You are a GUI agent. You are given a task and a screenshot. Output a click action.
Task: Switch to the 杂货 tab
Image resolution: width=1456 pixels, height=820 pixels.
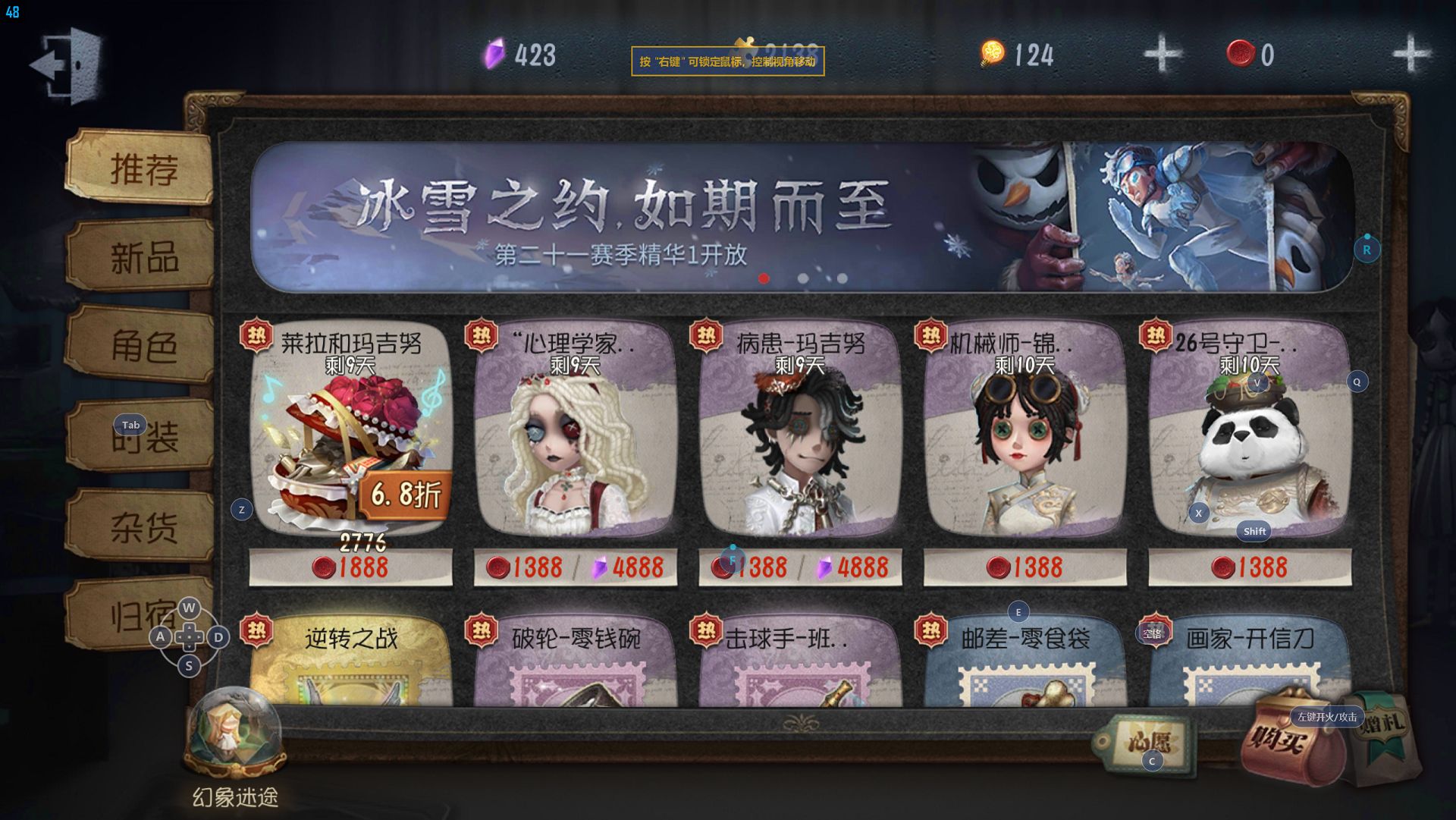143,526
